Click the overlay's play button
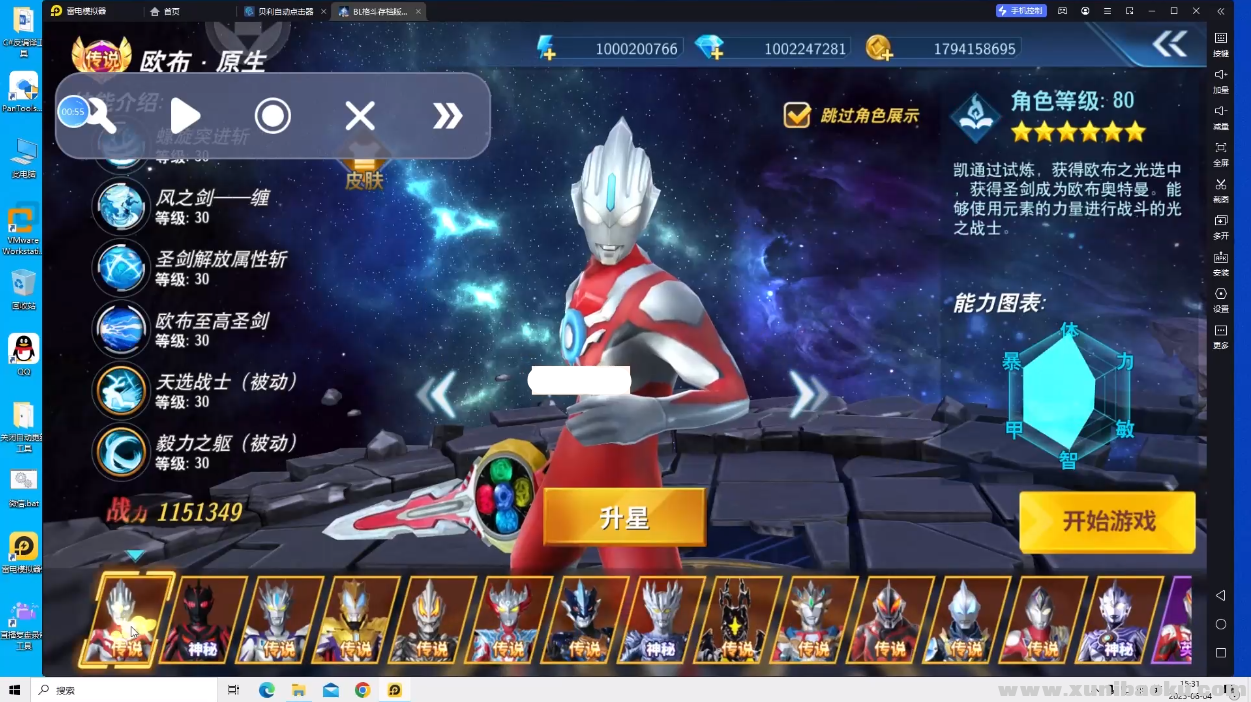This screenshot has width=1251, height=702. 185,116
